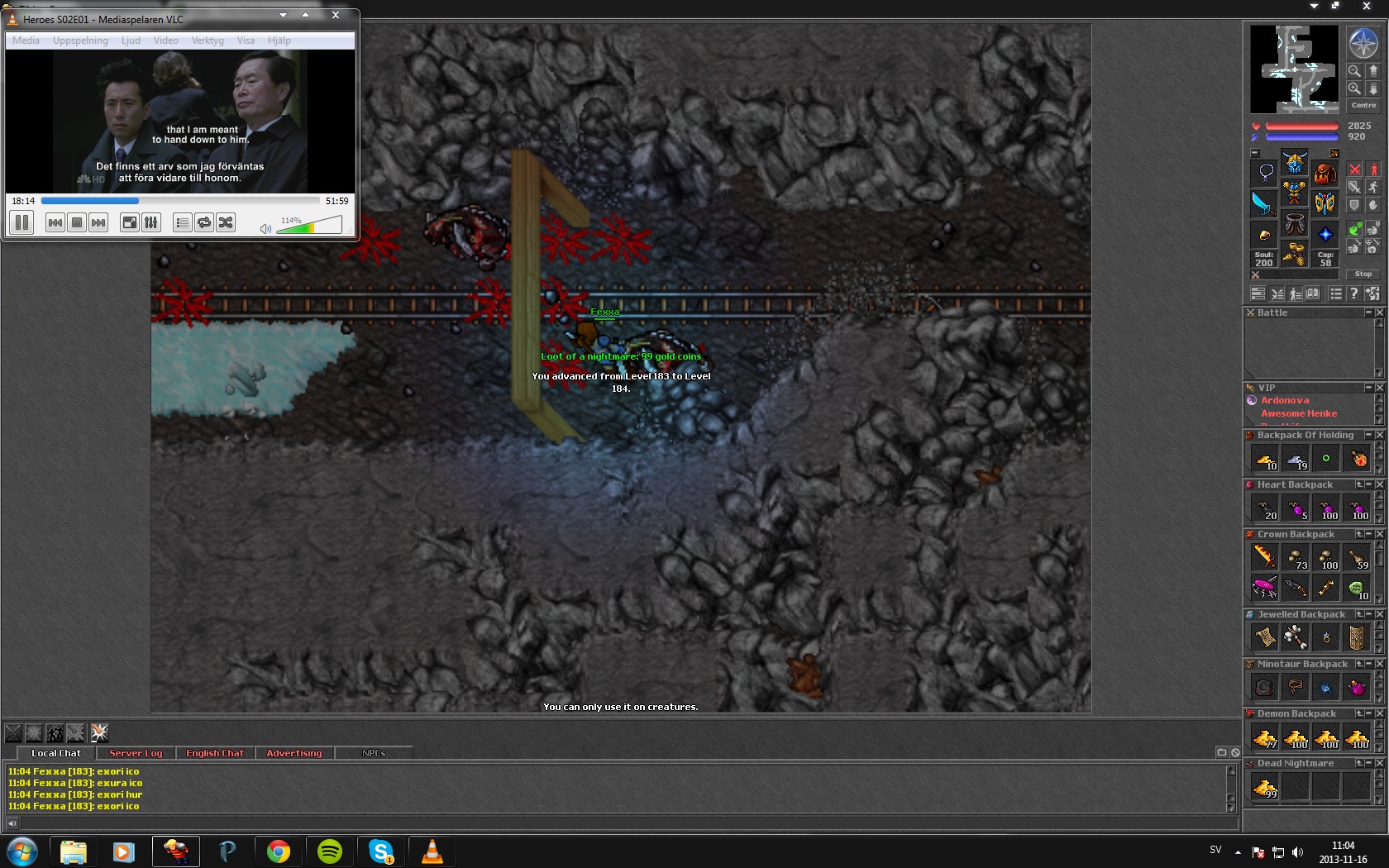Select the NPCs chat tab
Viewport: 1389px width, 868px height.
pyautogui.click(x=374, y=753)
